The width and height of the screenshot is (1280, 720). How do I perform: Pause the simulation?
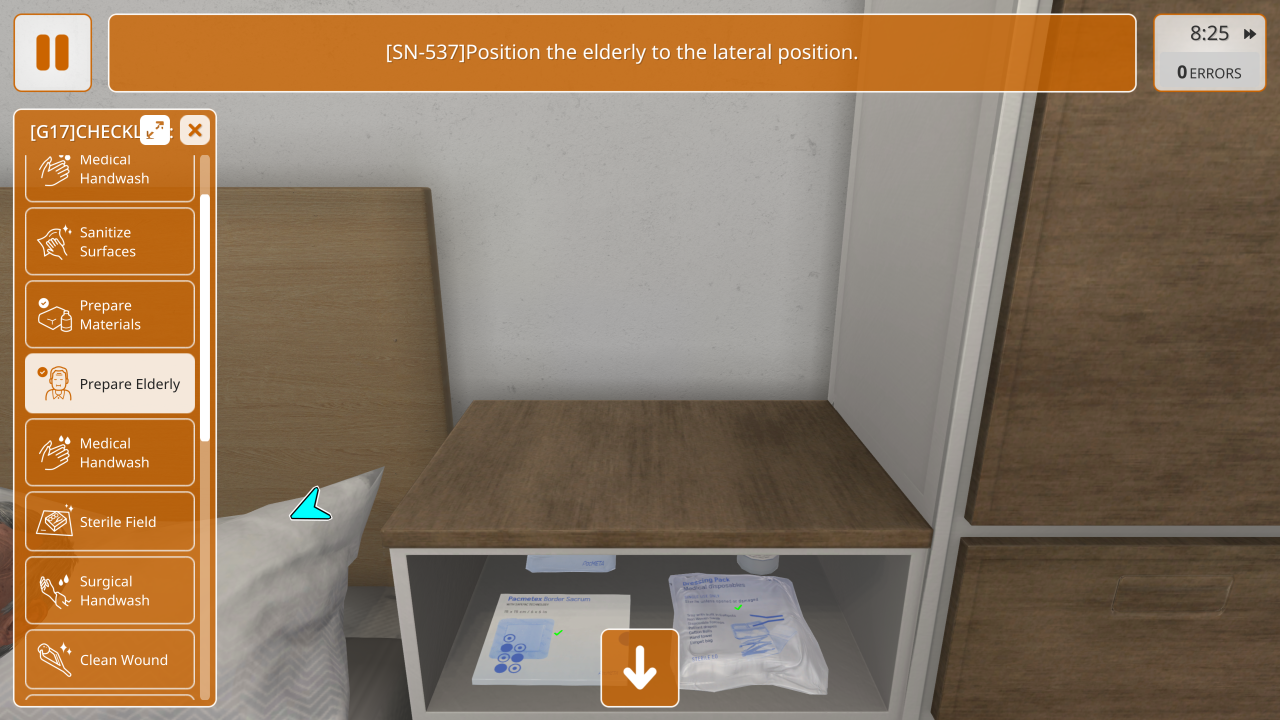[x=52, y=53]
